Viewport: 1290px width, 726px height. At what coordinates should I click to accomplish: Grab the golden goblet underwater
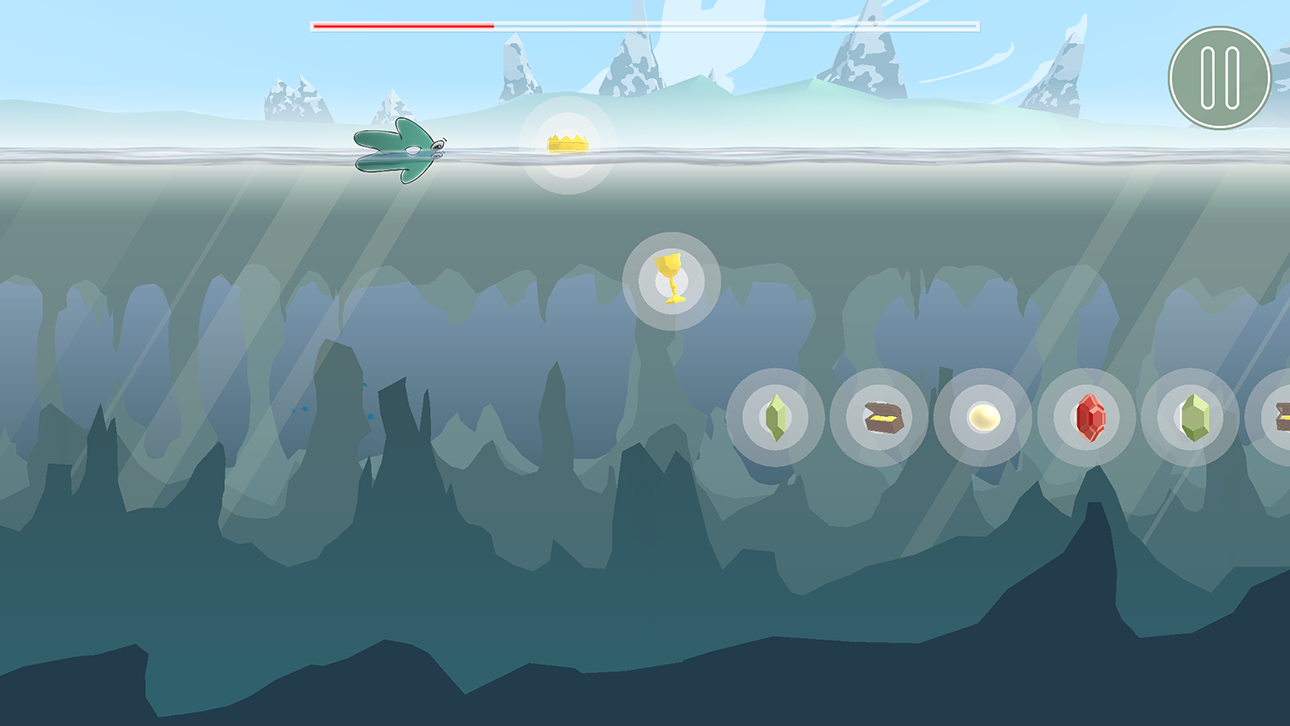tap(670, 277)
